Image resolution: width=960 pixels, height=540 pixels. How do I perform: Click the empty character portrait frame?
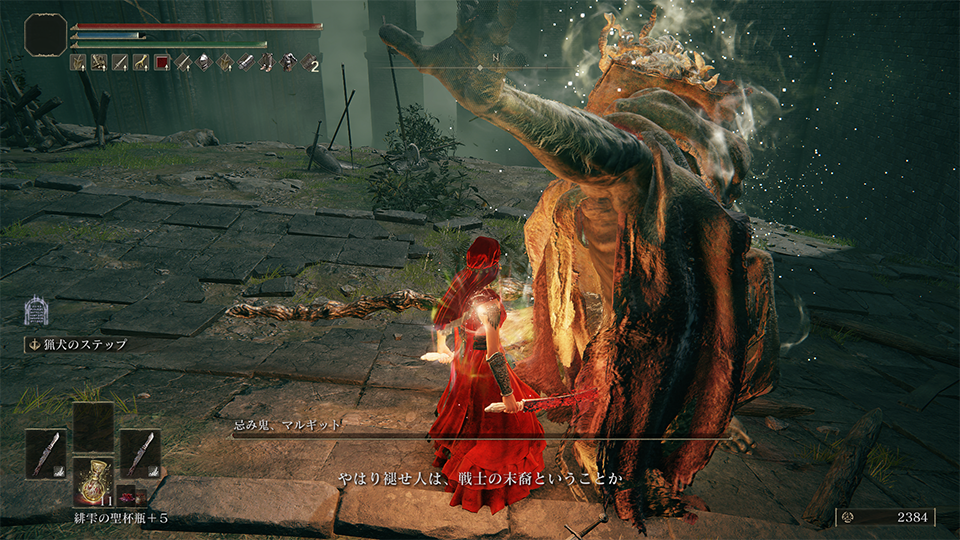point(46,34)
